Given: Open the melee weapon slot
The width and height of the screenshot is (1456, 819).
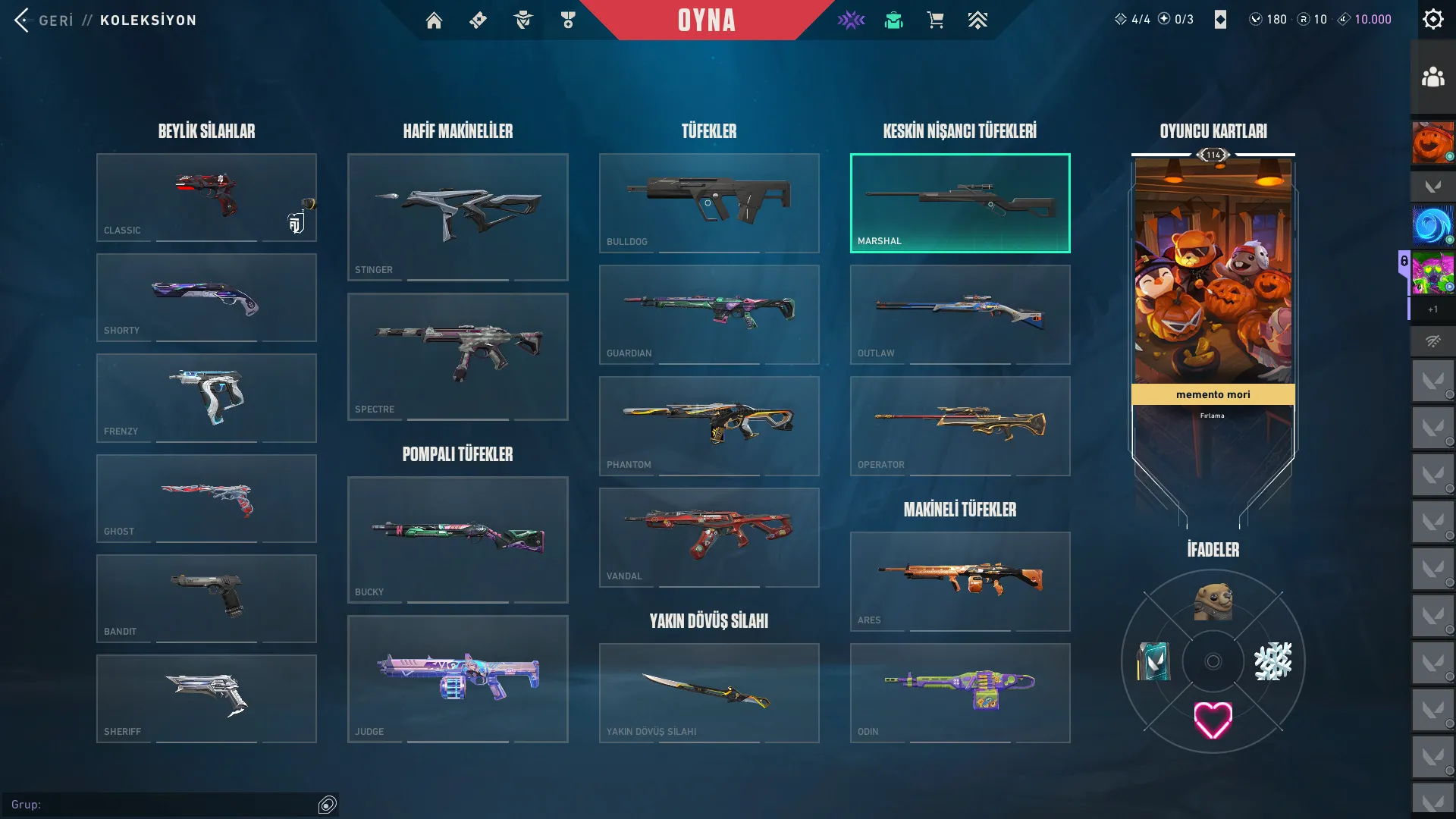Looking at the screenshot, I should (x=709, y=692).
